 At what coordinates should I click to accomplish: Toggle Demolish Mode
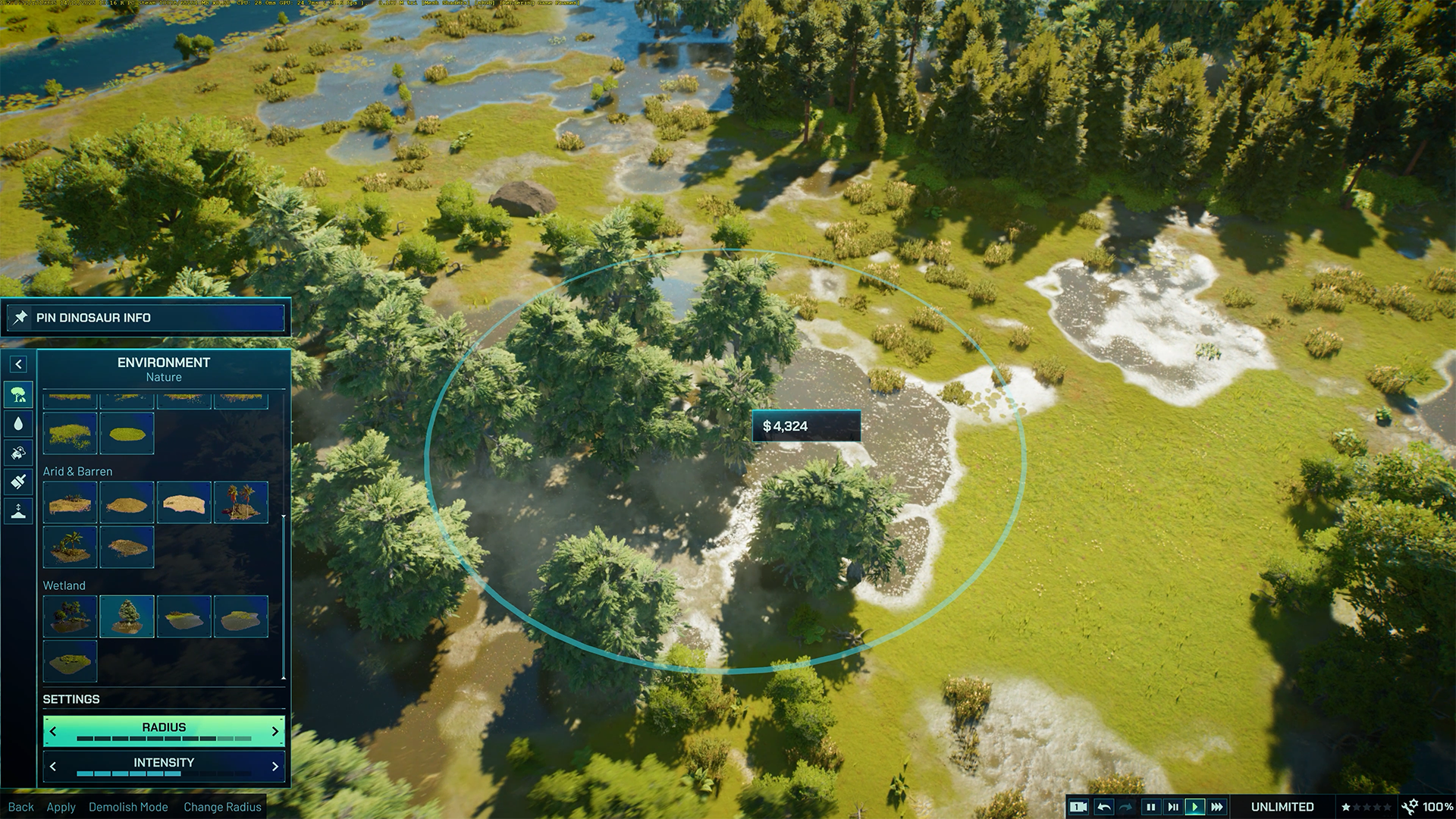129,807
